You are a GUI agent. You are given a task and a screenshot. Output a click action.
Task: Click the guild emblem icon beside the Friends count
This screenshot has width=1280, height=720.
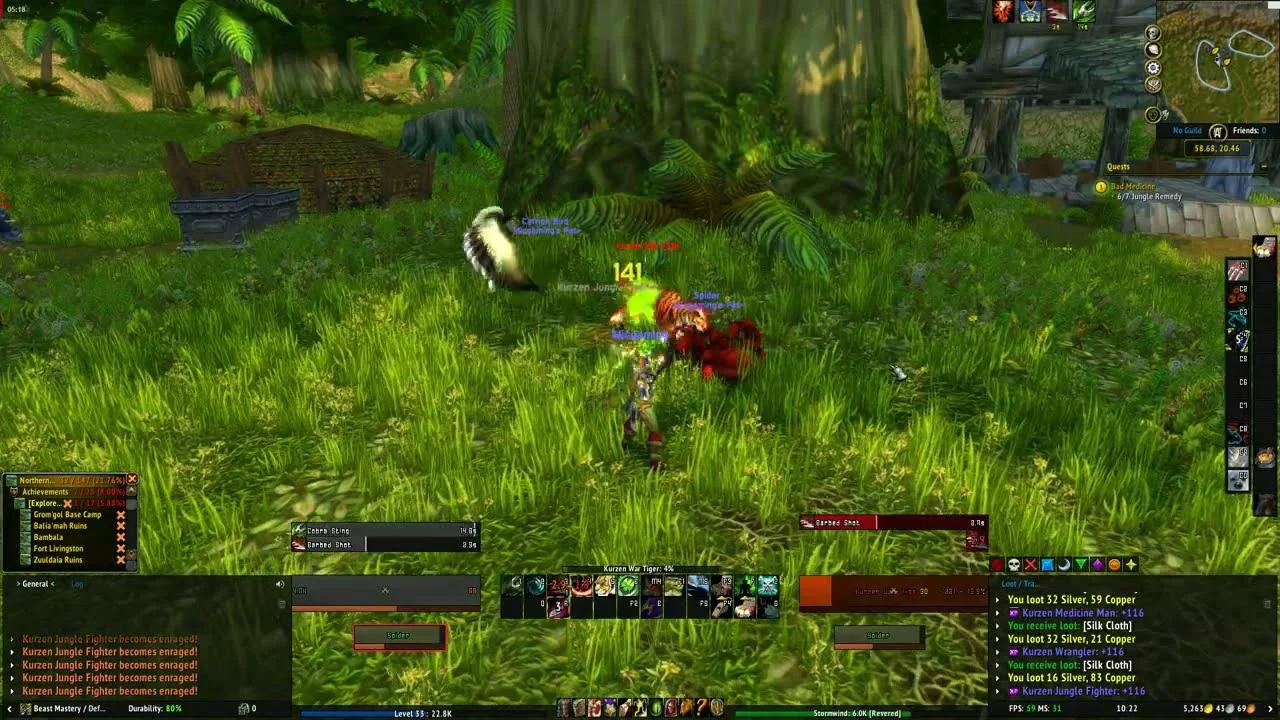point(1218,132)
